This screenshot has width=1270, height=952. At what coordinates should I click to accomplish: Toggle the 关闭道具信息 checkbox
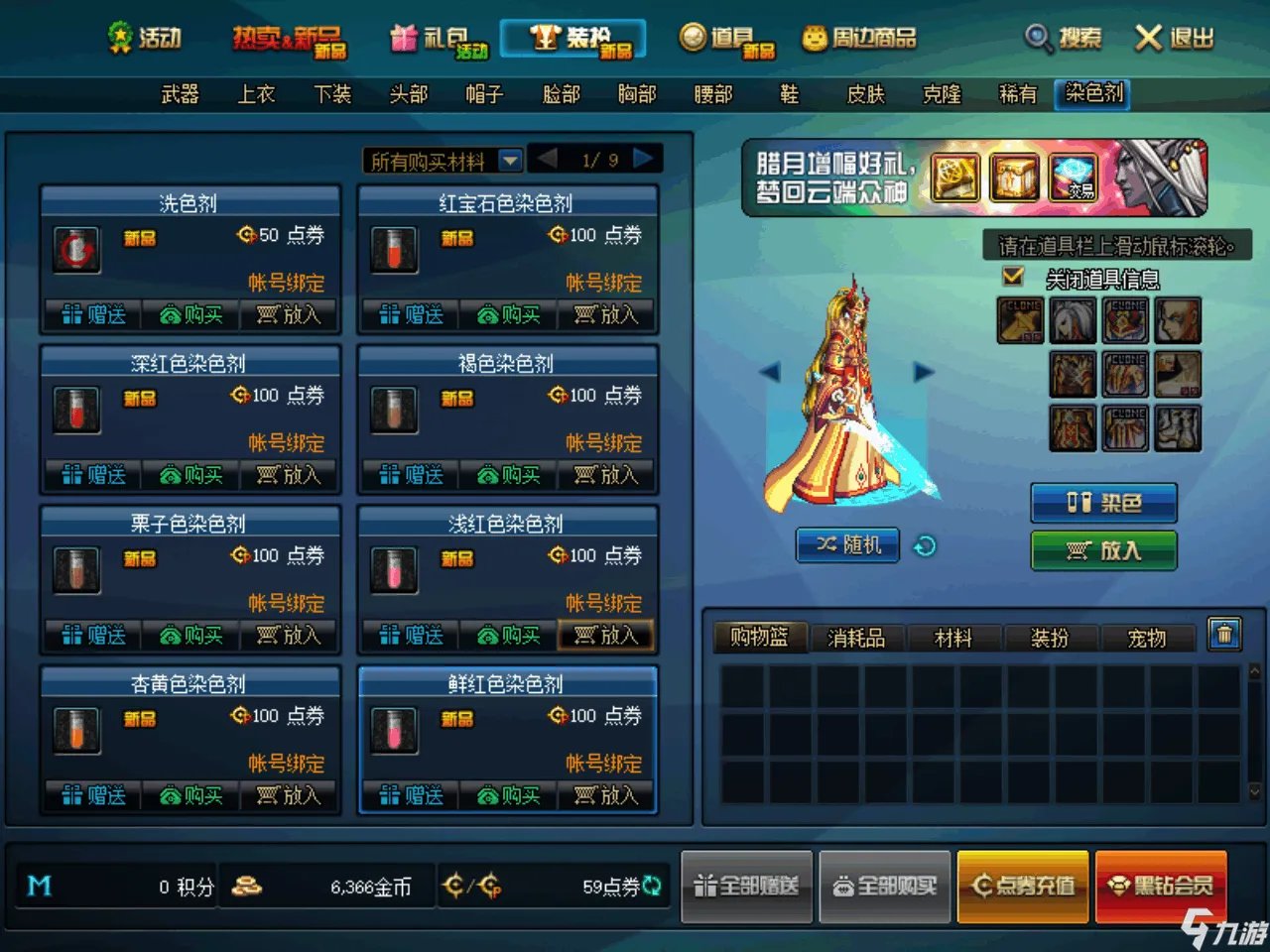(1013, 277)
